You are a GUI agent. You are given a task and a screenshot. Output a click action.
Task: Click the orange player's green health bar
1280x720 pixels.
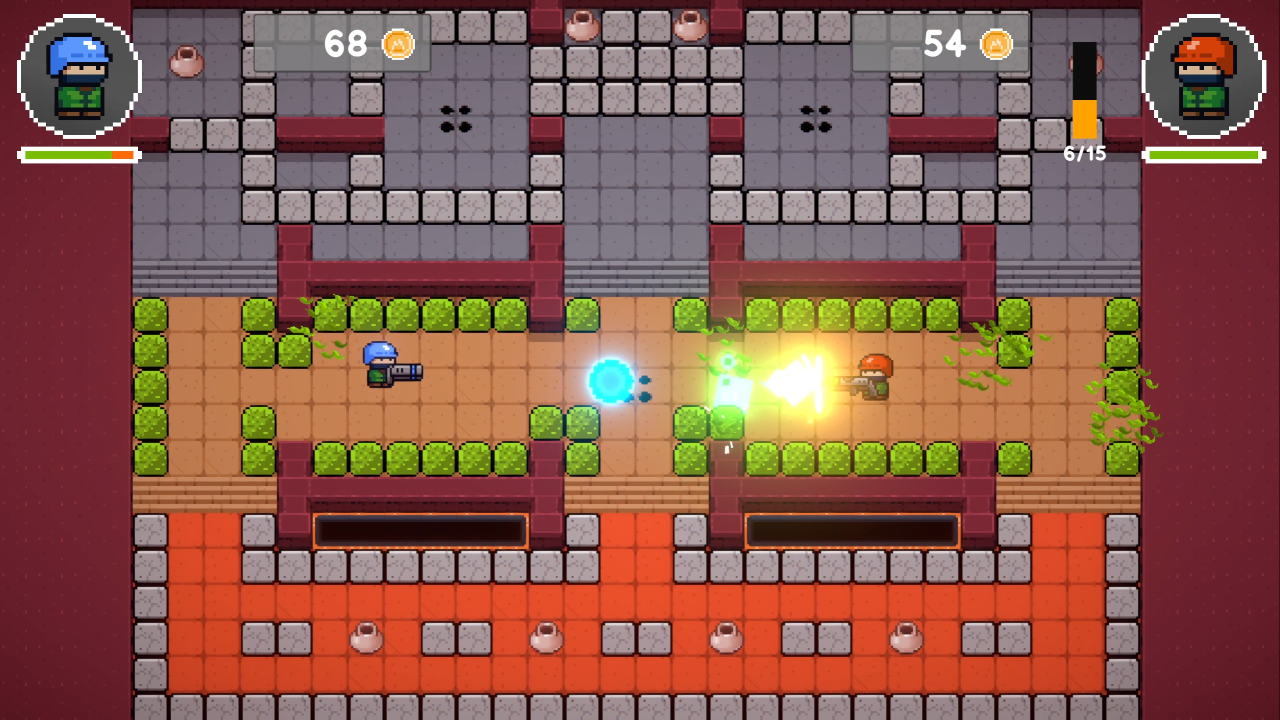[x=1202, y=155]
